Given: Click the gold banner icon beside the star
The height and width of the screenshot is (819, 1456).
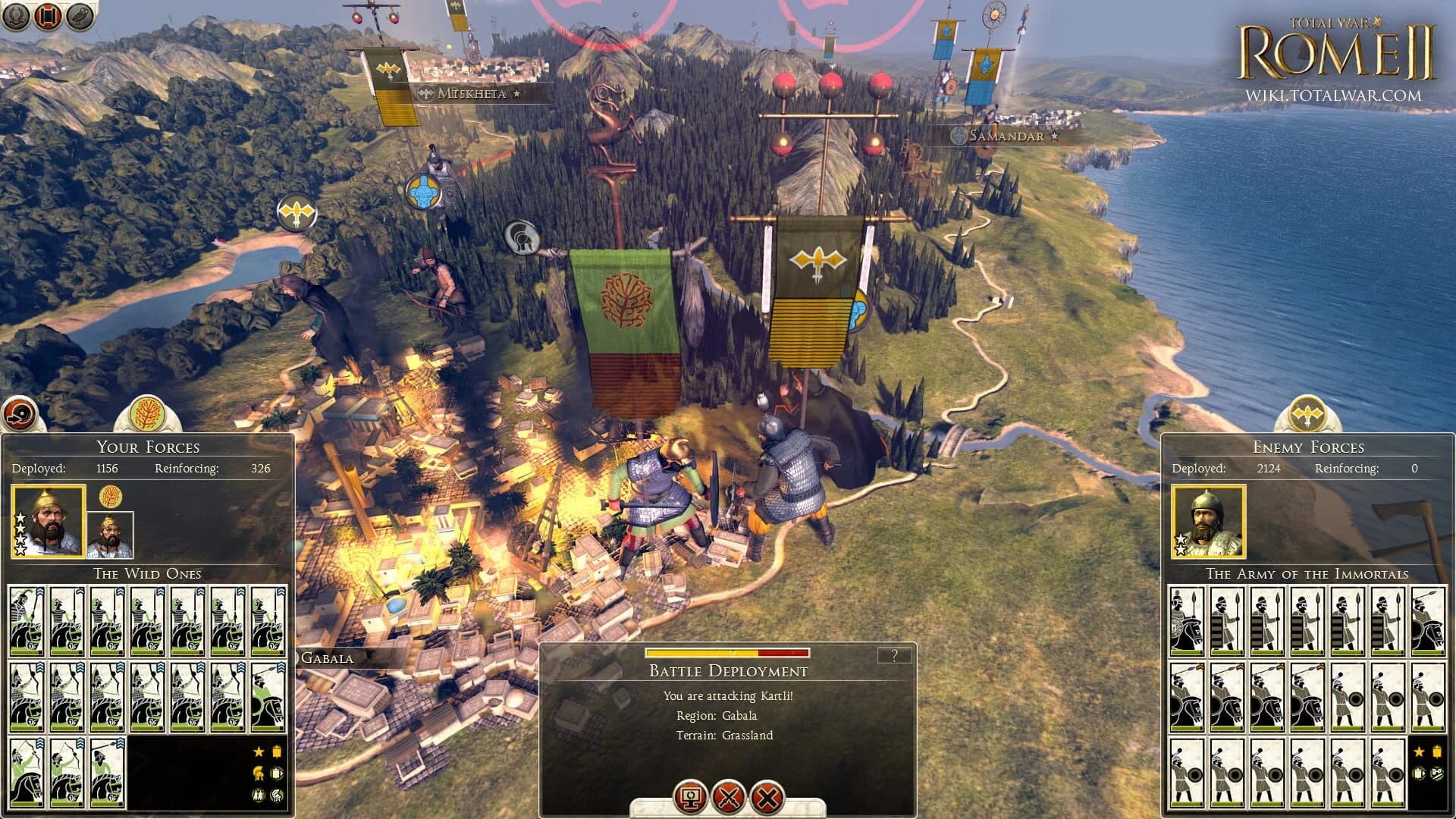Looking at the screenshot, I should pyautogui.click(x=276, y=751).
